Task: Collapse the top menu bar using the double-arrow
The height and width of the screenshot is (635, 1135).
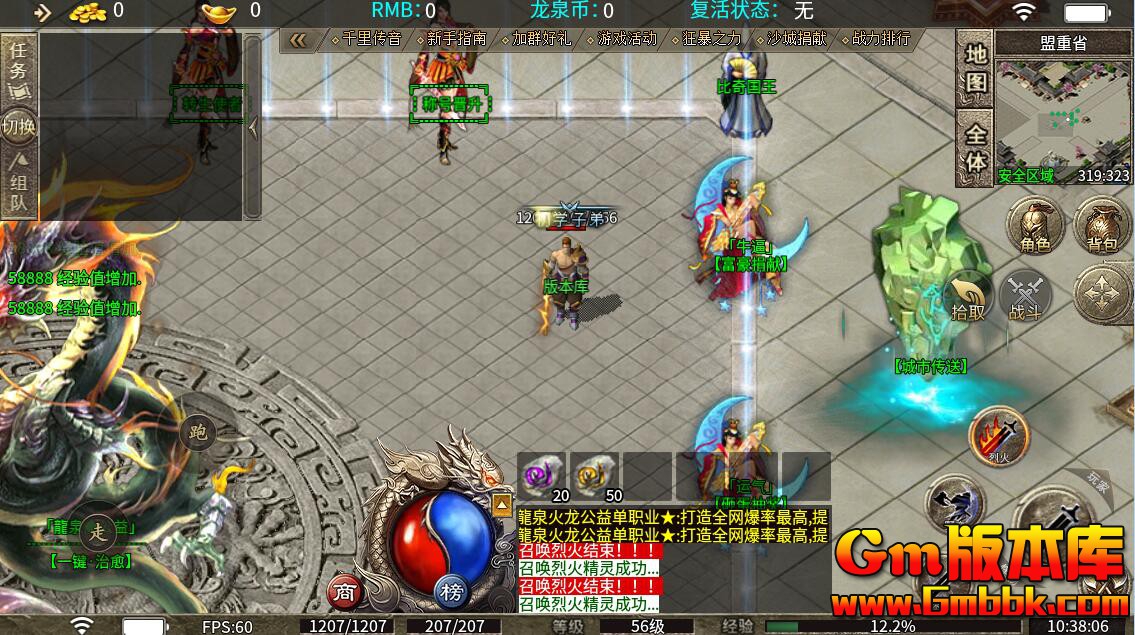Action: coord(297,39)
